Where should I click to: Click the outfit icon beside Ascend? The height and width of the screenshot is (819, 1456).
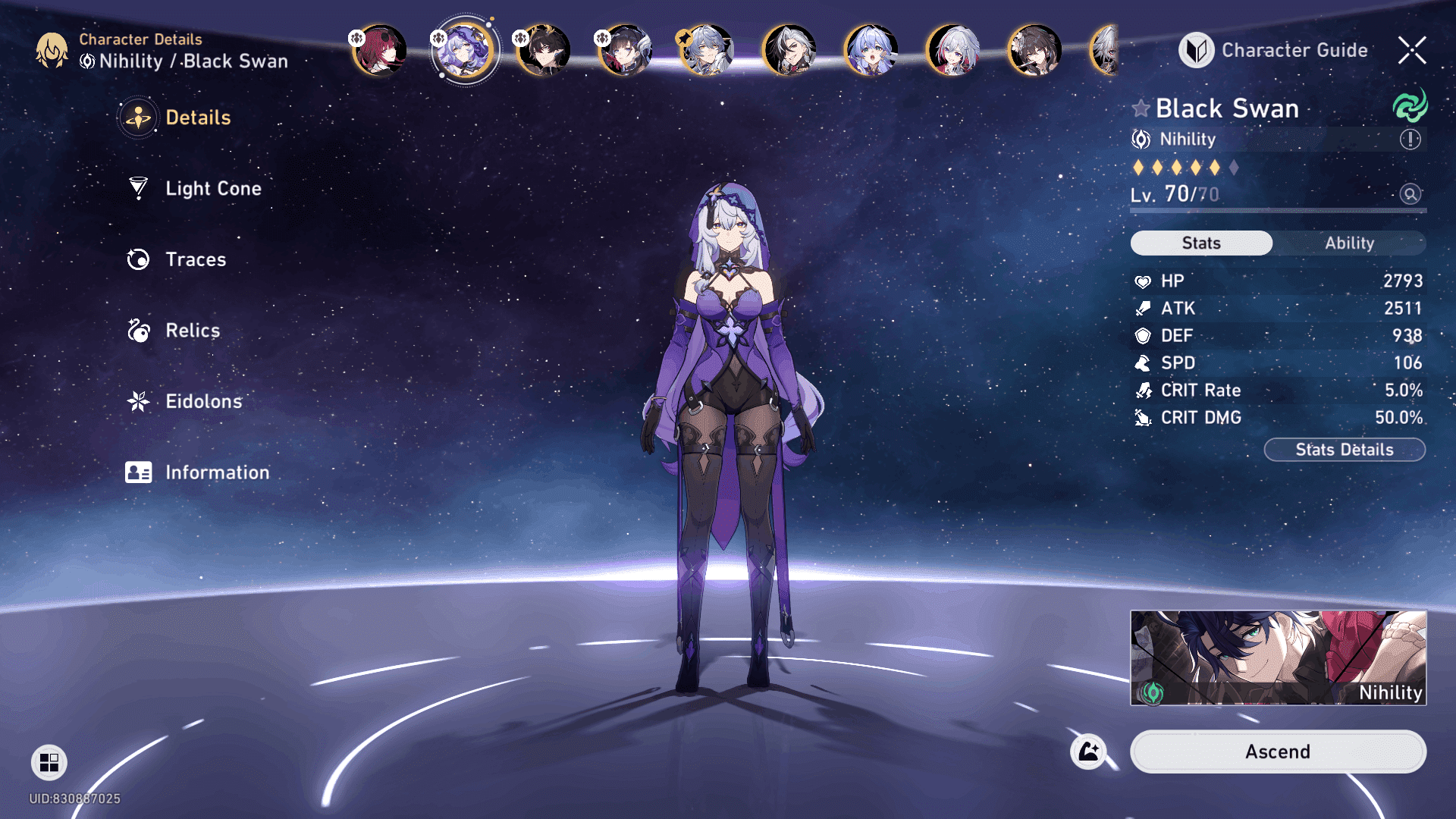tap(1088, 752)
